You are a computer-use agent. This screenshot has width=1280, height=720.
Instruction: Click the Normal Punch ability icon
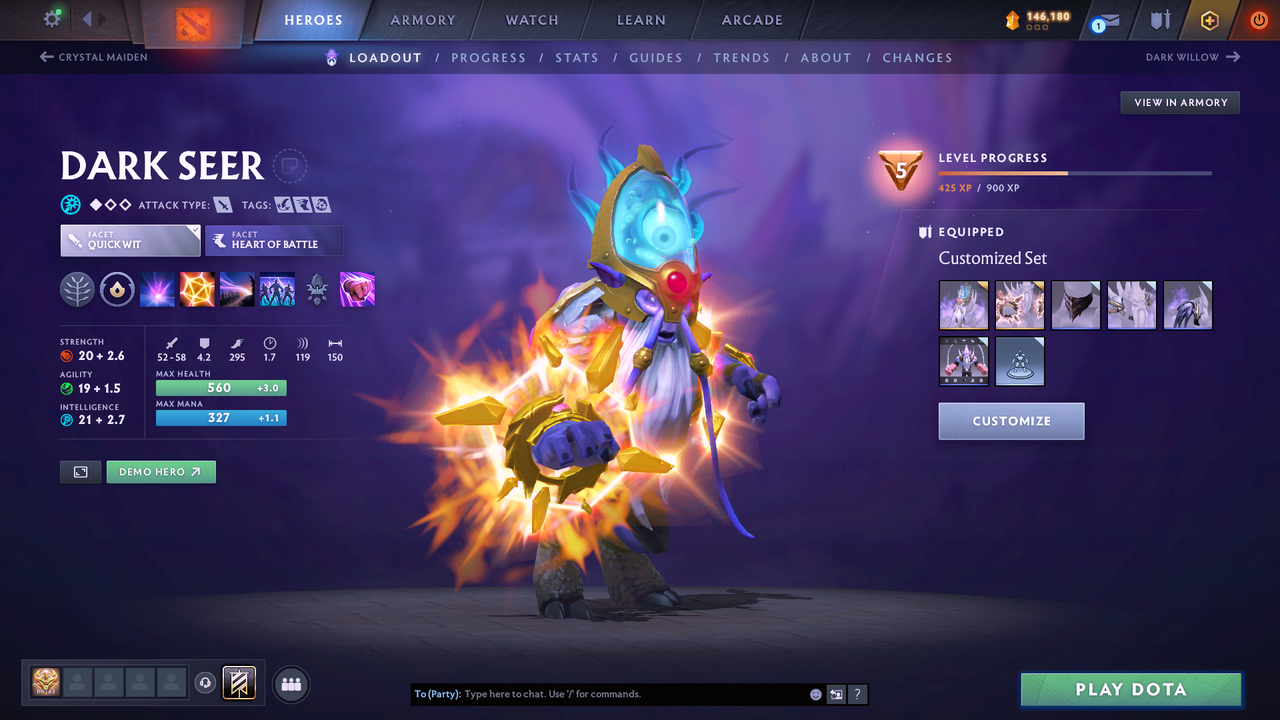[x=357, y=289]
